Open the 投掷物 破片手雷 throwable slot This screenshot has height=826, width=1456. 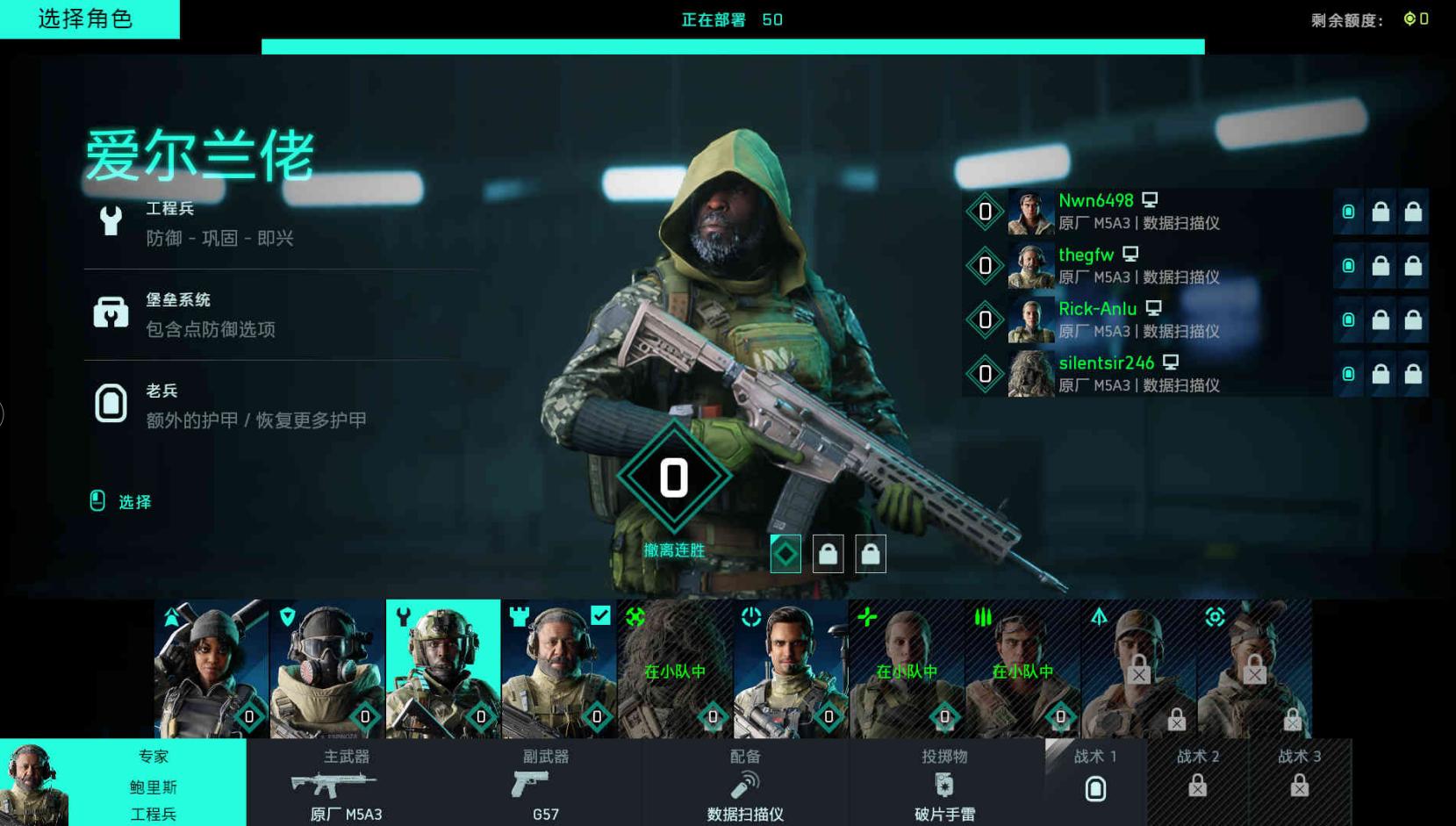point(944,783)
